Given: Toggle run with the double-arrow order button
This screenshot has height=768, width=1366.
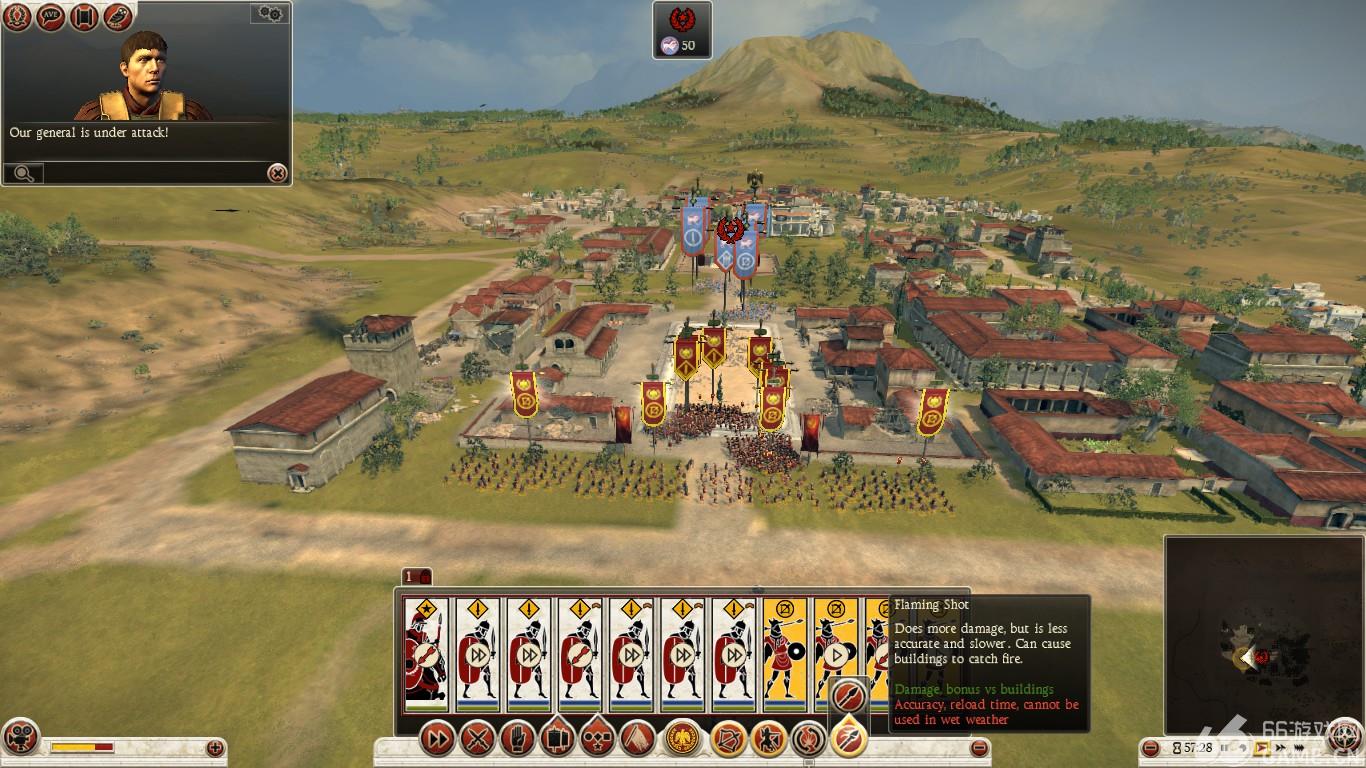Looking at the screenshot, I should [437, 740].
